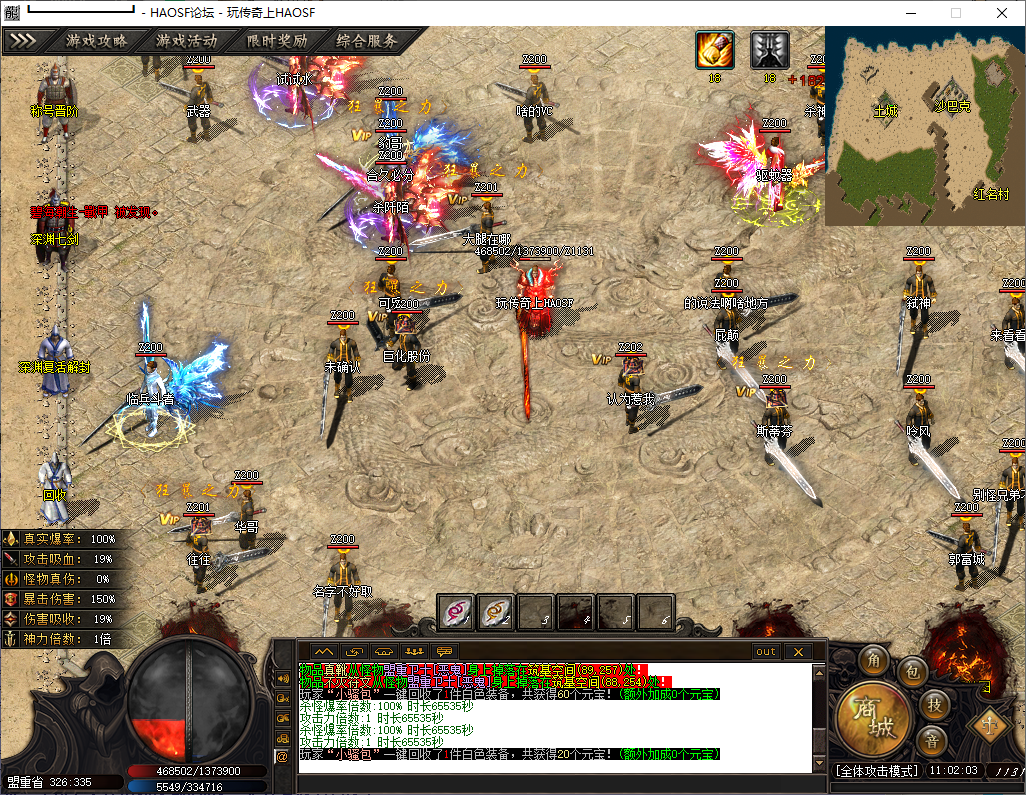Open the 游戏活动 events menu

tap(186, 41)
